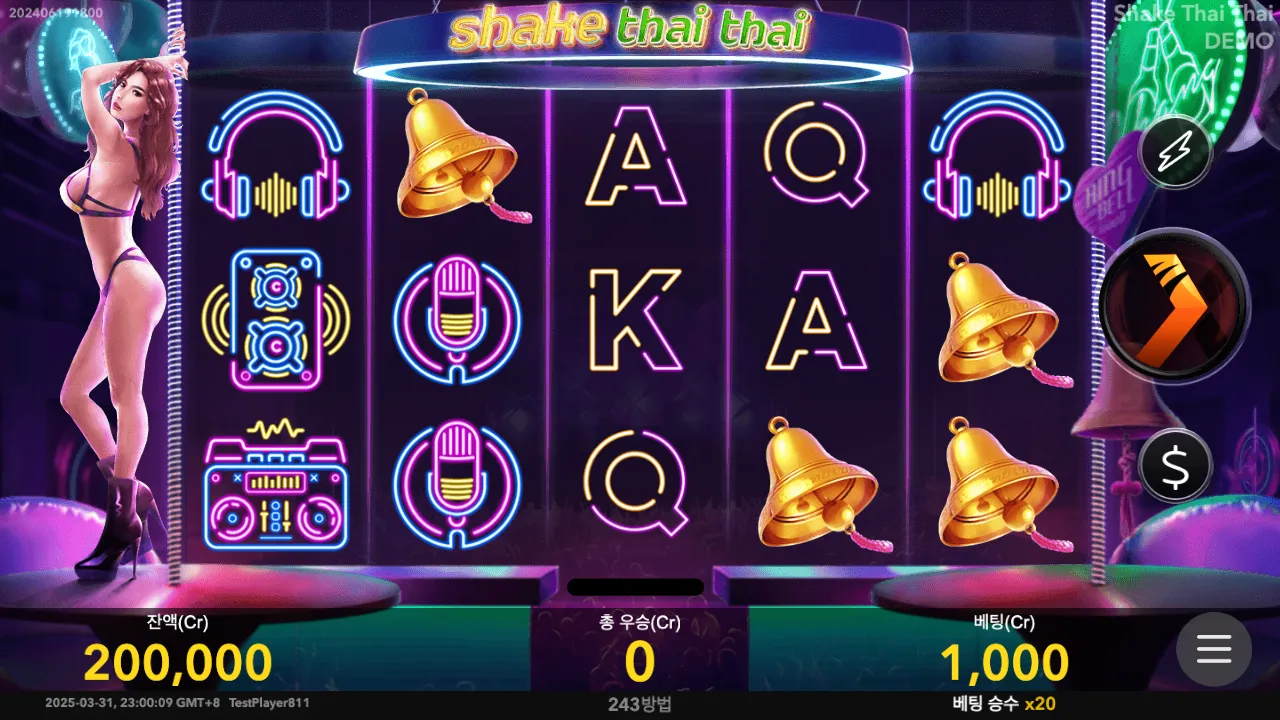Open the 243방법 ways info
The image size is (1280, 720).
[x=638, y=705]
